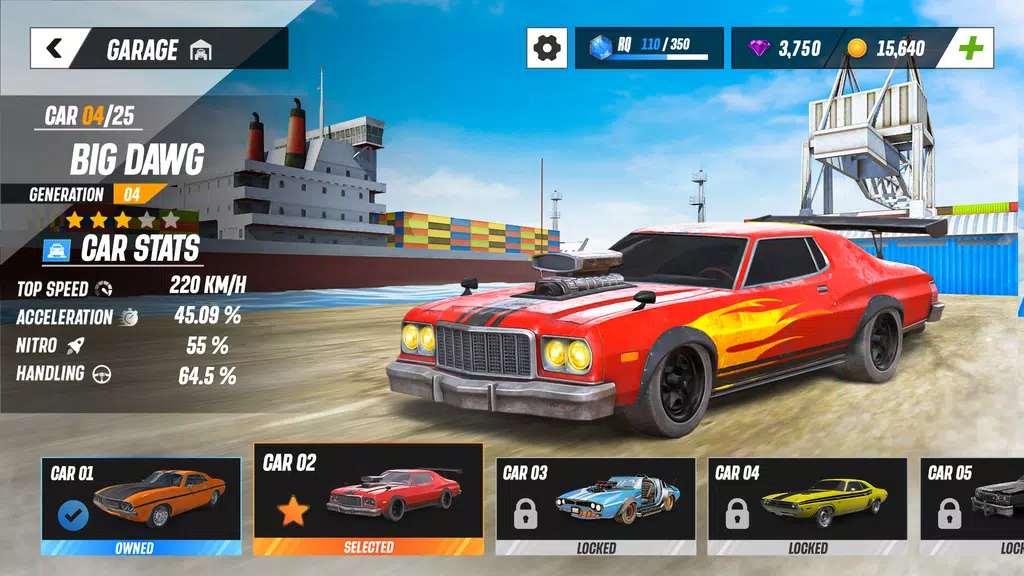Open the gear settings menu

(546, 48)
